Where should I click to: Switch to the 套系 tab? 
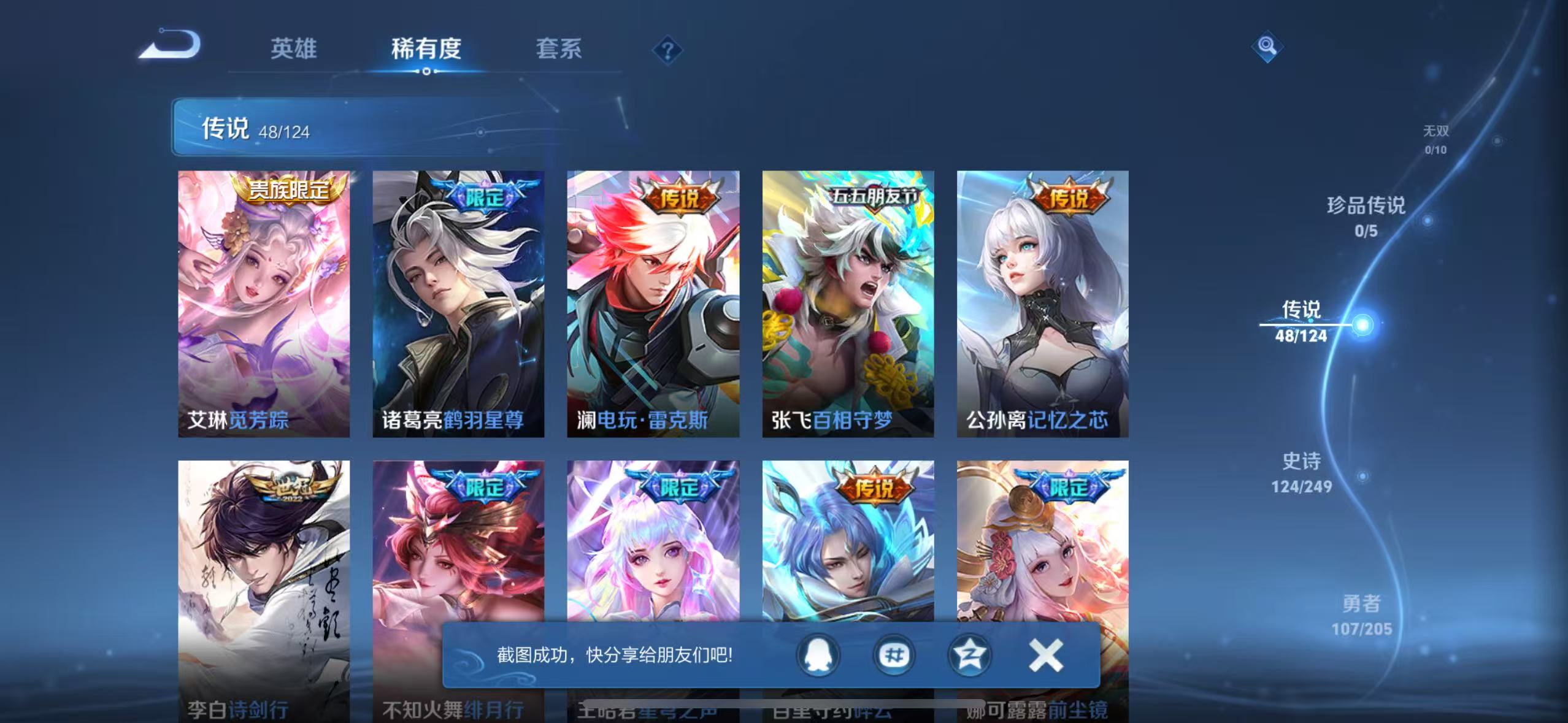[x=559, y=49]
